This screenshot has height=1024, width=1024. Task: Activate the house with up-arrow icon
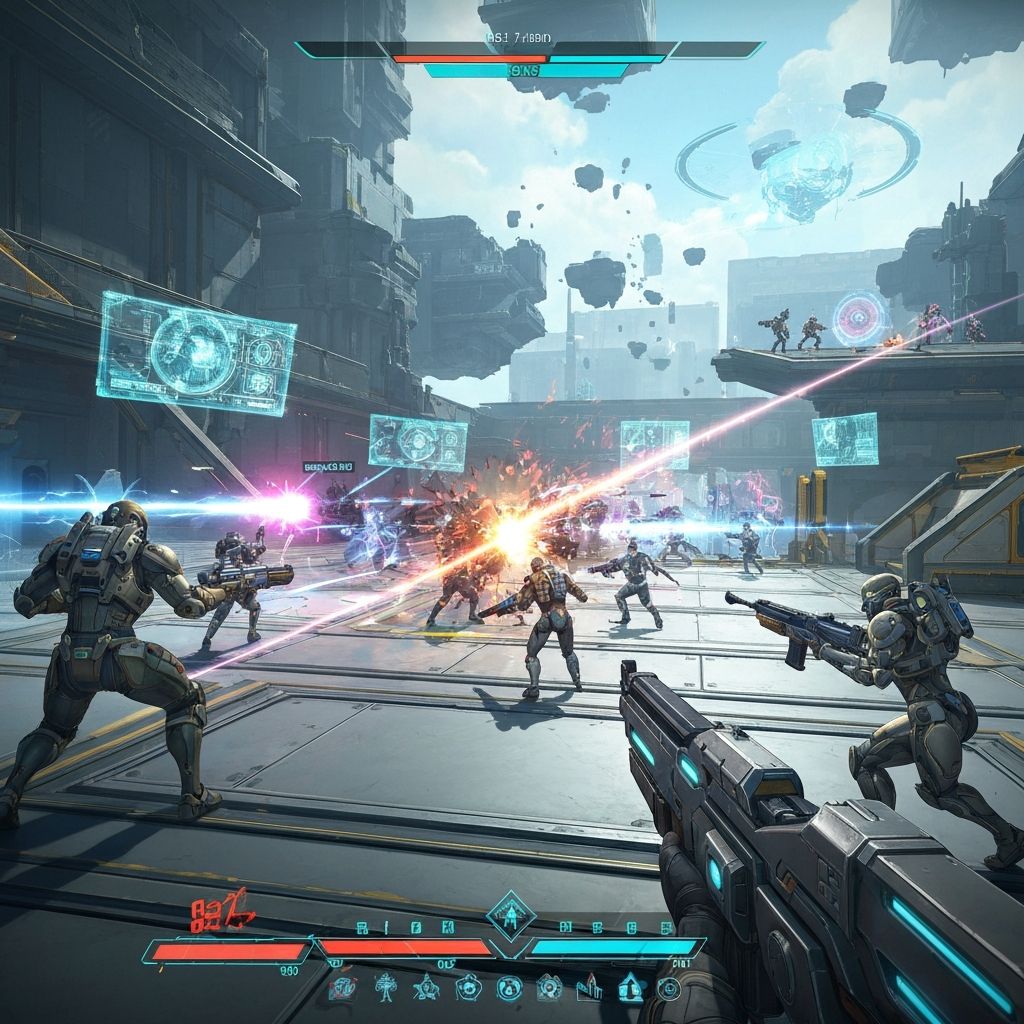(x=632, y=988)
